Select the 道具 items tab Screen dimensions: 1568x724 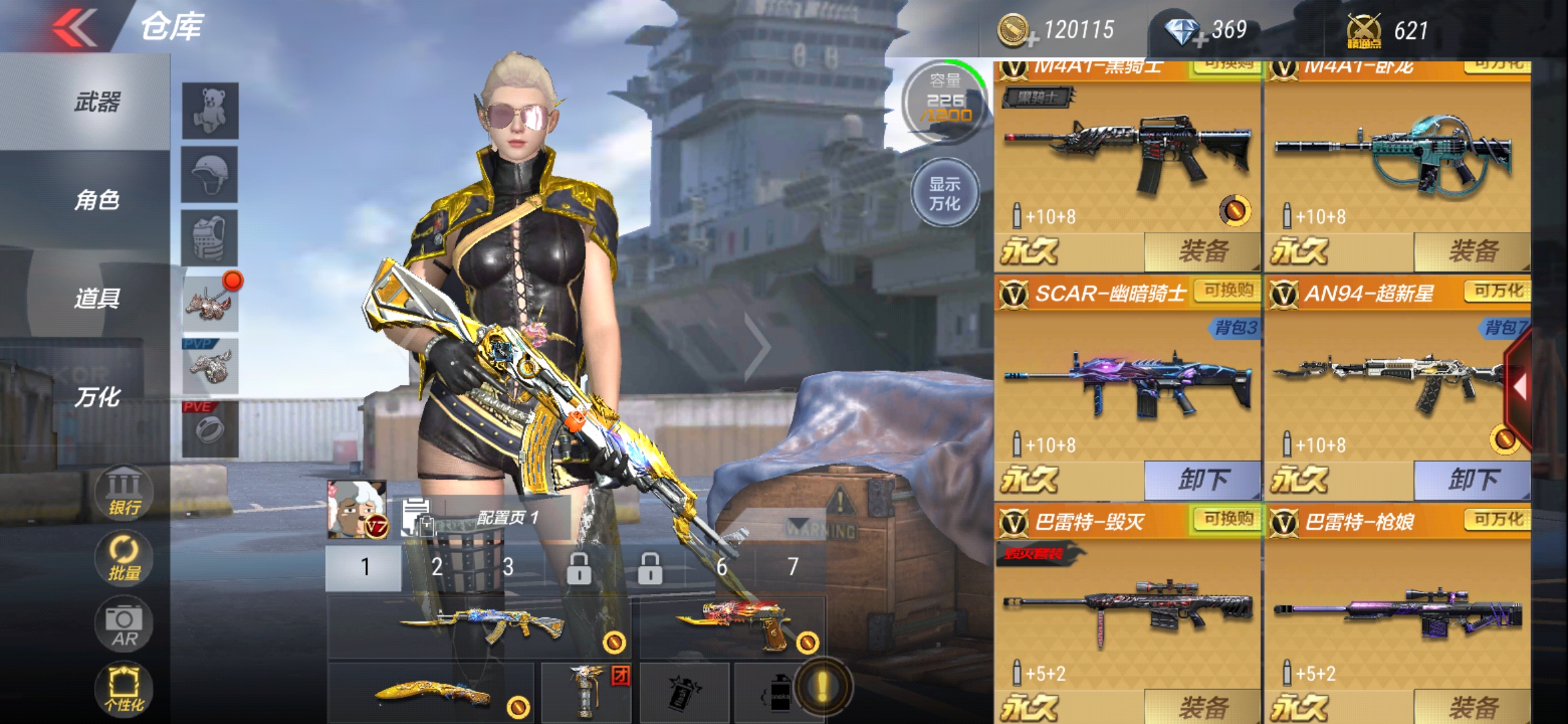click(x=97, y=298)
